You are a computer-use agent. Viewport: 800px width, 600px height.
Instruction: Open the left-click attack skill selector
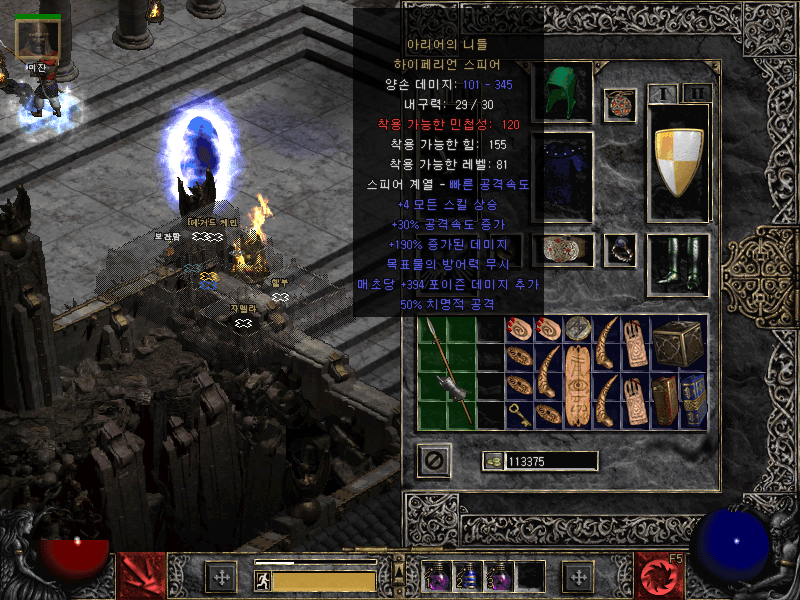(142, 576)
